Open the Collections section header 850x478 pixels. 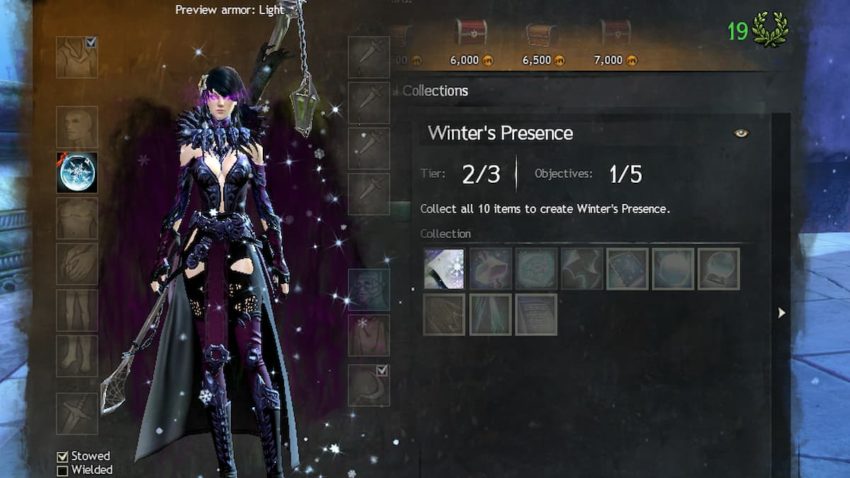pos(435,91)
